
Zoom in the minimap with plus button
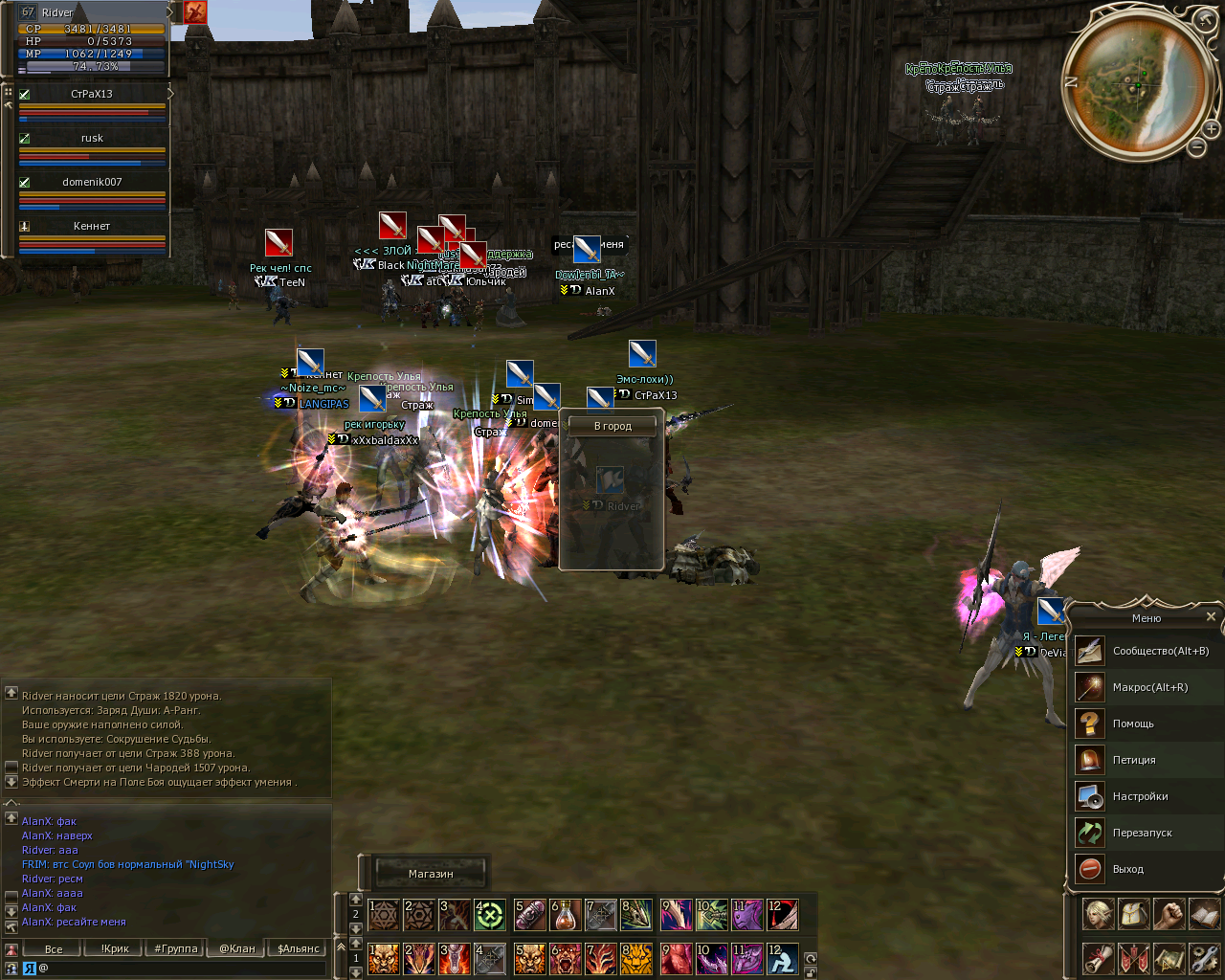coord(1211,128)
